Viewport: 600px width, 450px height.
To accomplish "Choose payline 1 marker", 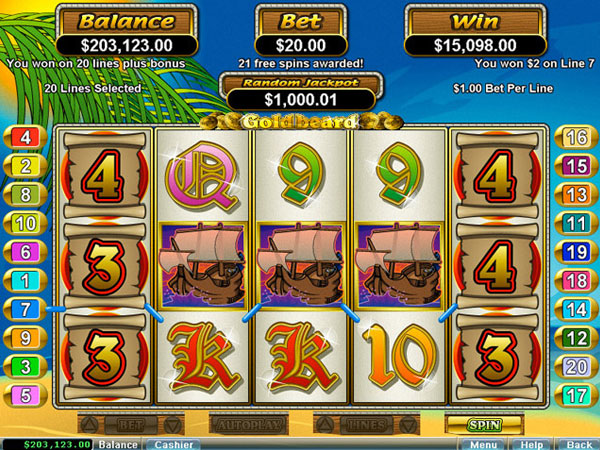I will [x=24, y=281].
